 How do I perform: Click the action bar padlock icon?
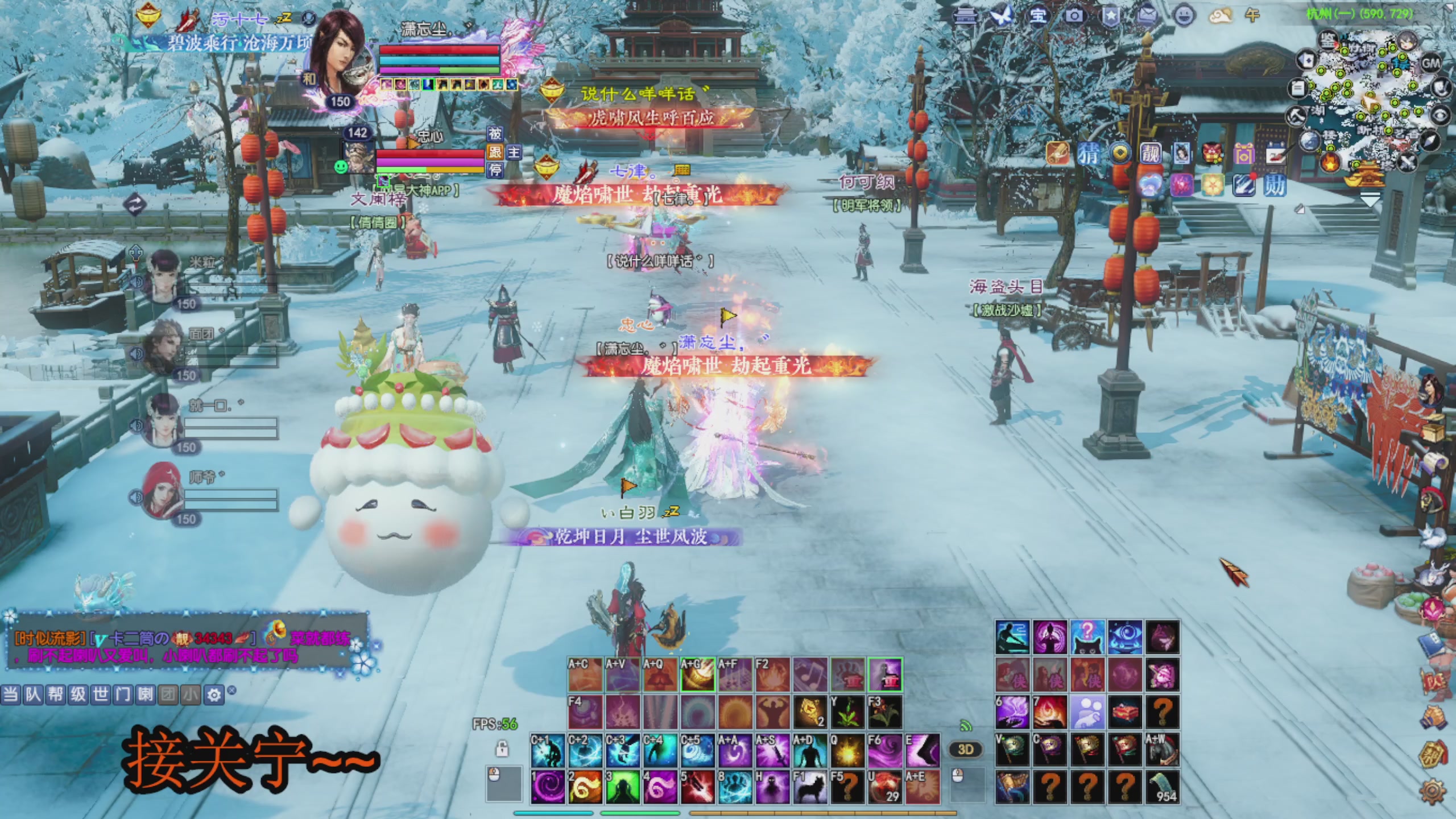[502, 749]
